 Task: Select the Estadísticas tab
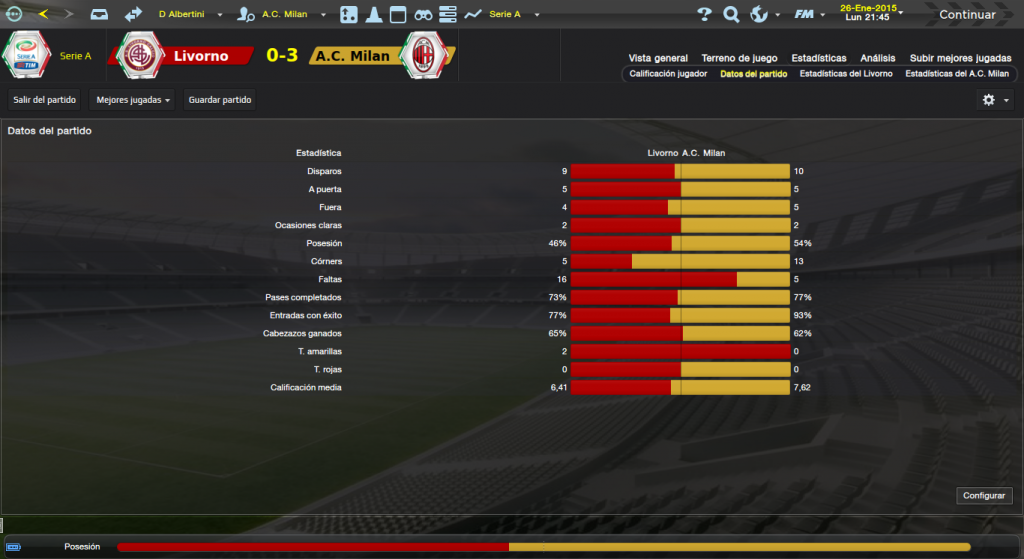(x=818, y=58)
